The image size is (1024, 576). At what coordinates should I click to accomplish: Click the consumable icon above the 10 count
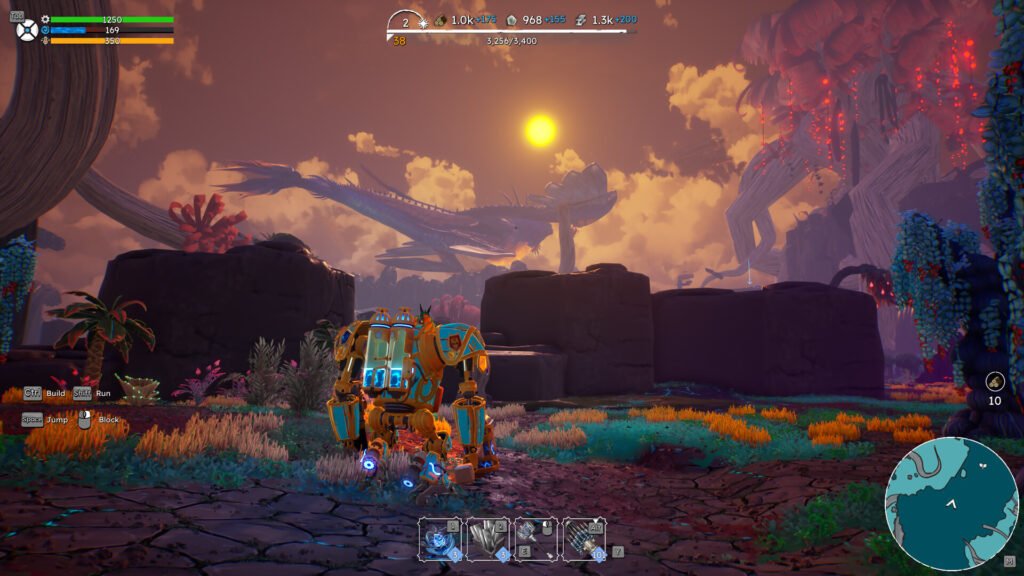pos(995,380)
